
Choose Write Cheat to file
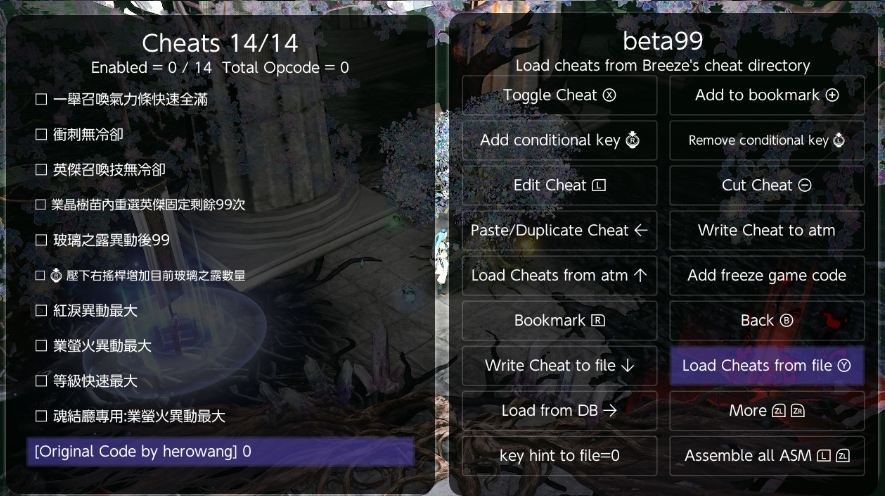pyautogui.click(x=559, y=365)
